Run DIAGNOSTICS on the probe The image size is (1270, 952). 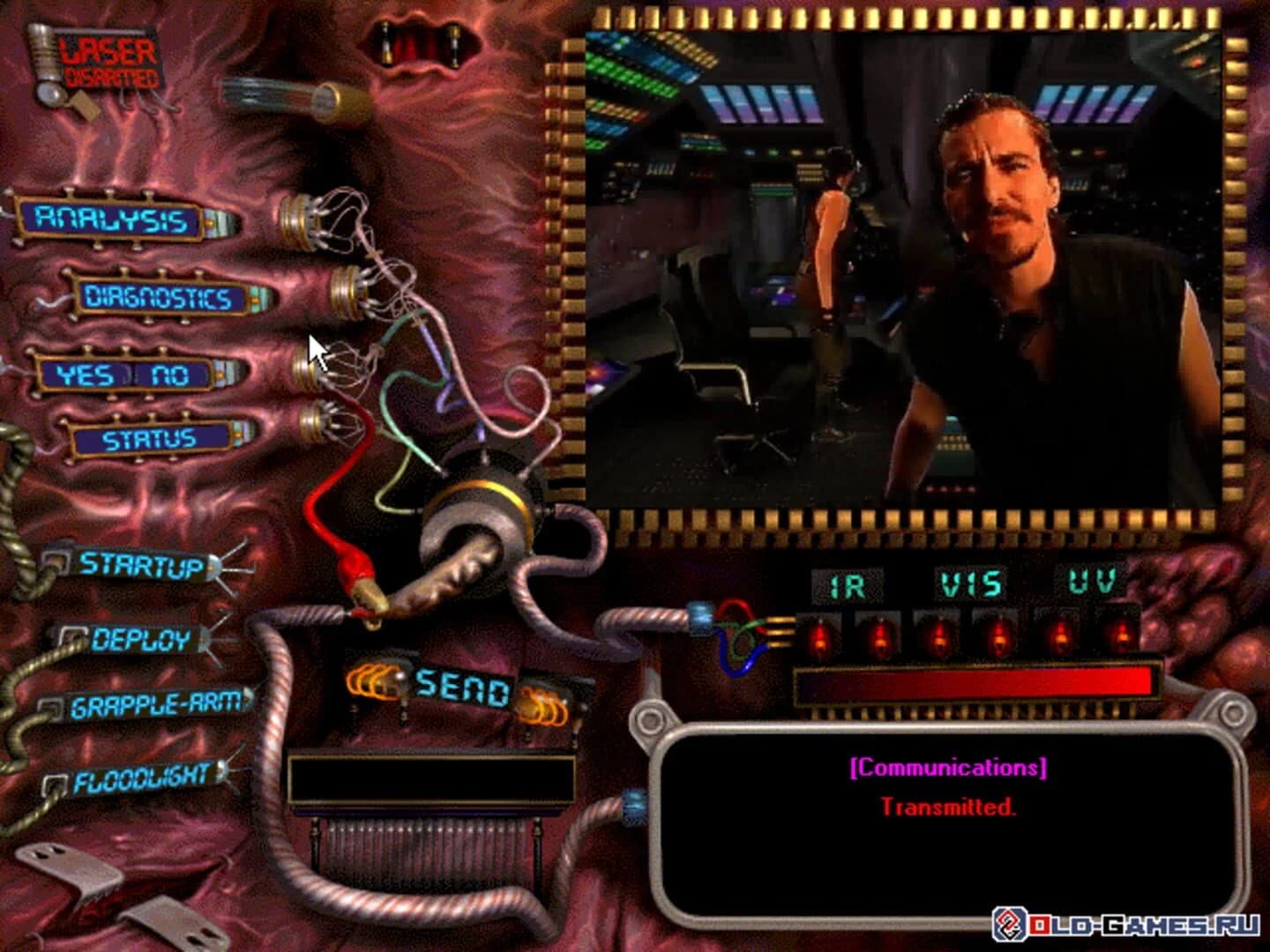pyautogui.click(x=156, y=298)
